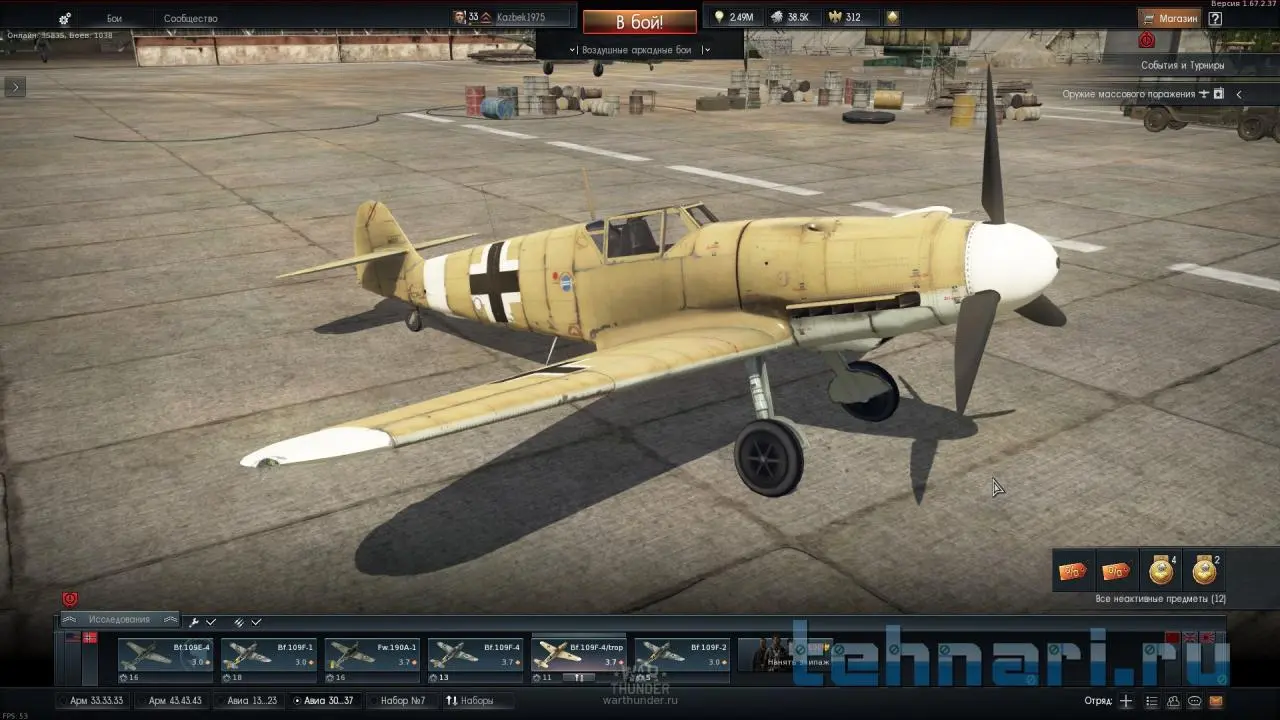Image resolution: width=1280 pixels, height=720 pixels.
Task: Start a battle with the В бой! button
Action: tap(639, 22)
